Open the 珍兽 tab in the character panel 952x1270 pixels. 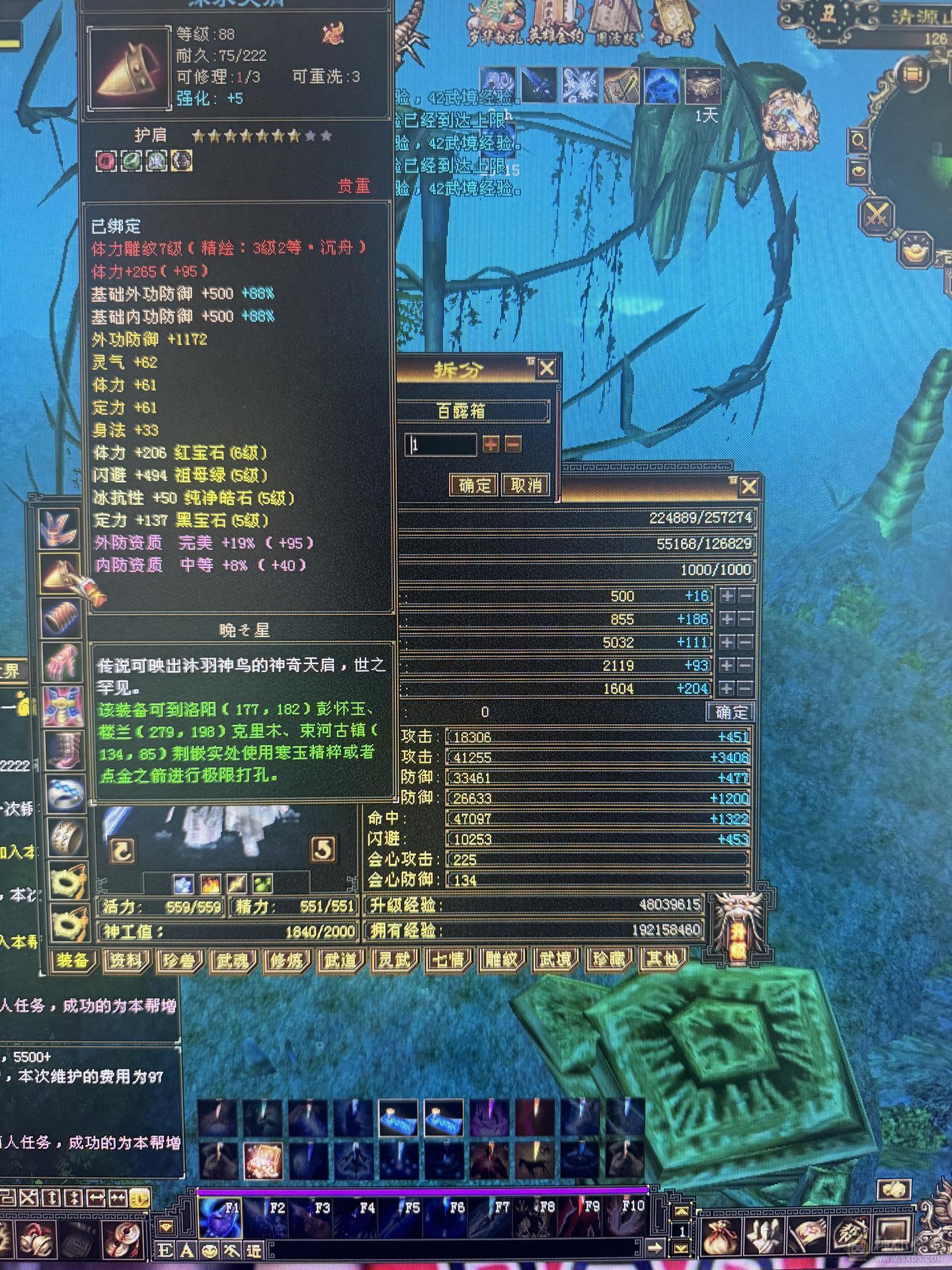pos(178,960)
